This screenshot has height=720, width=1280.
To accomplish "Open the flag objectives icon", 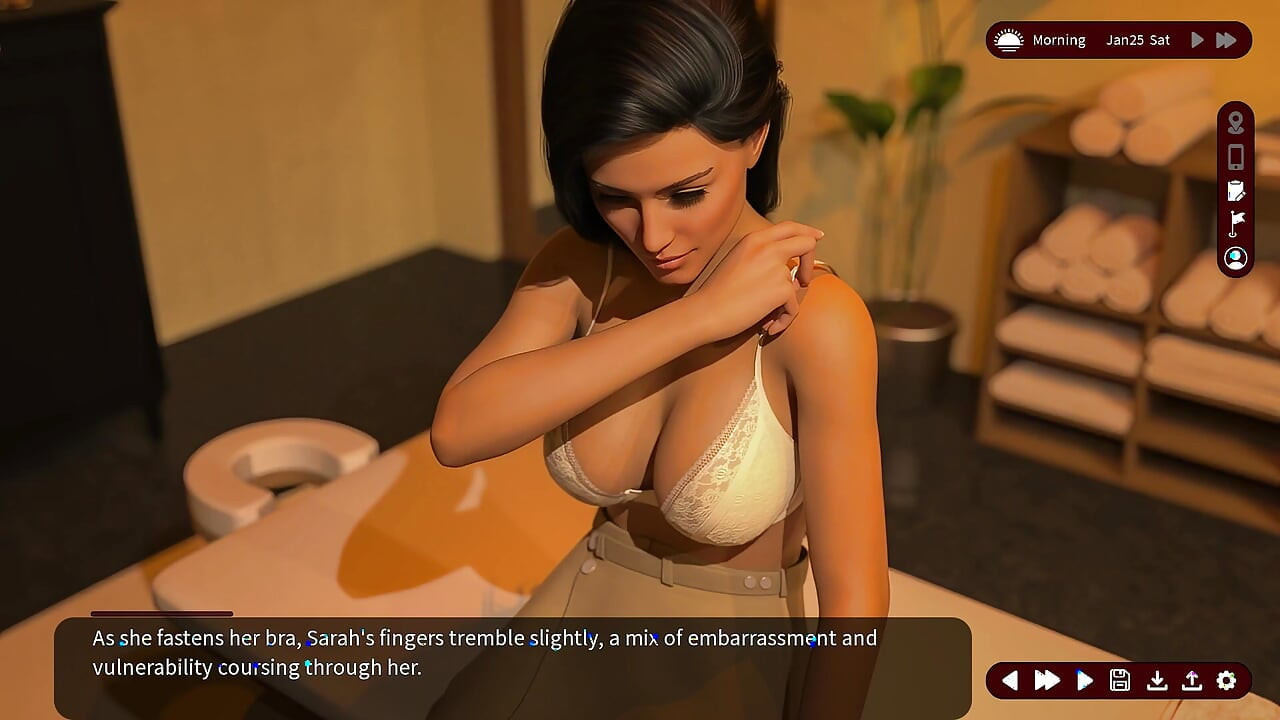I will pyautogui.click(x=1236, y=223).
